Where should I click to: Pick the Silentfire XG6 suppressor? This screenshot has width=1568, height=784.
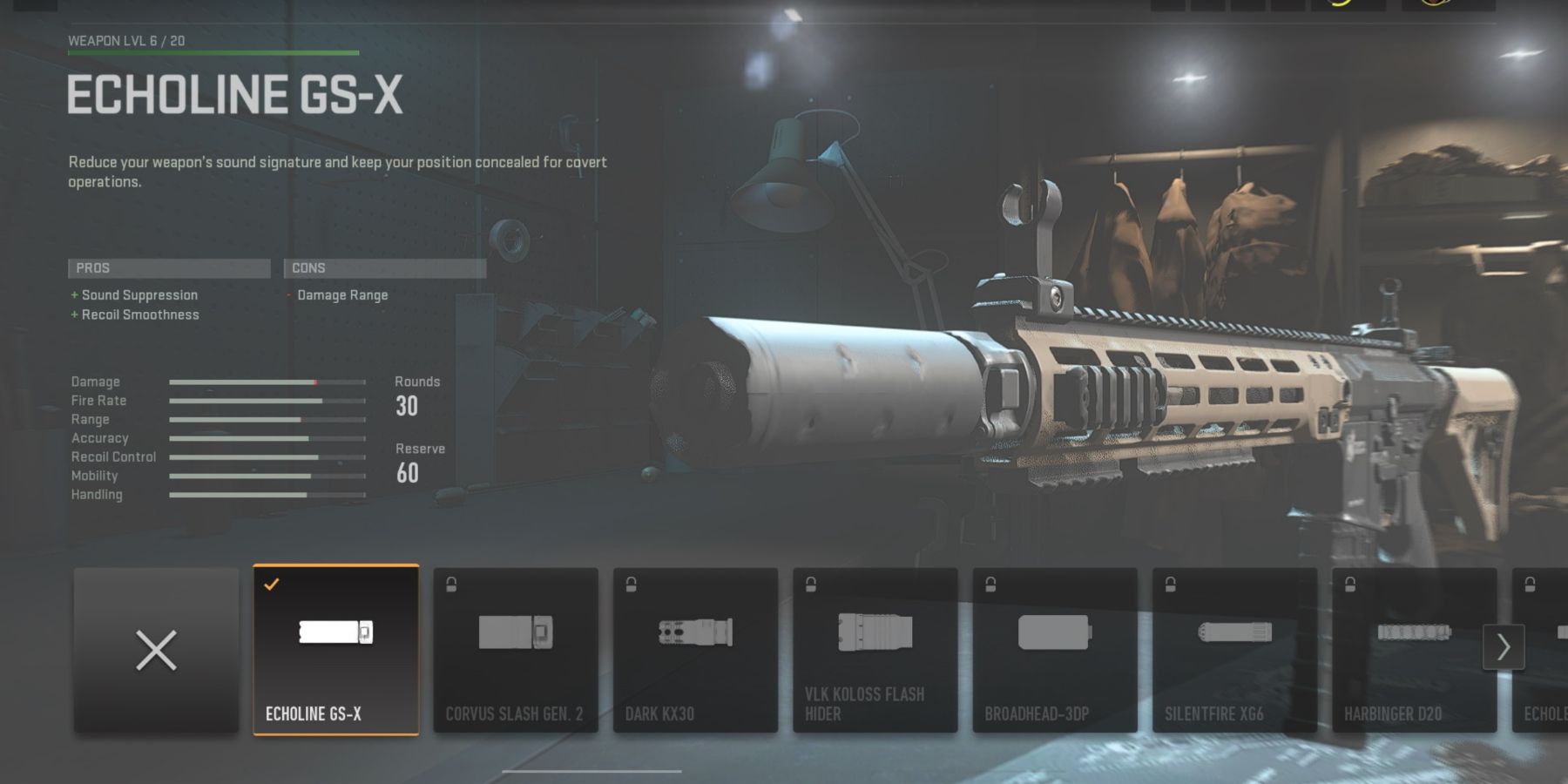[1235, 645]
